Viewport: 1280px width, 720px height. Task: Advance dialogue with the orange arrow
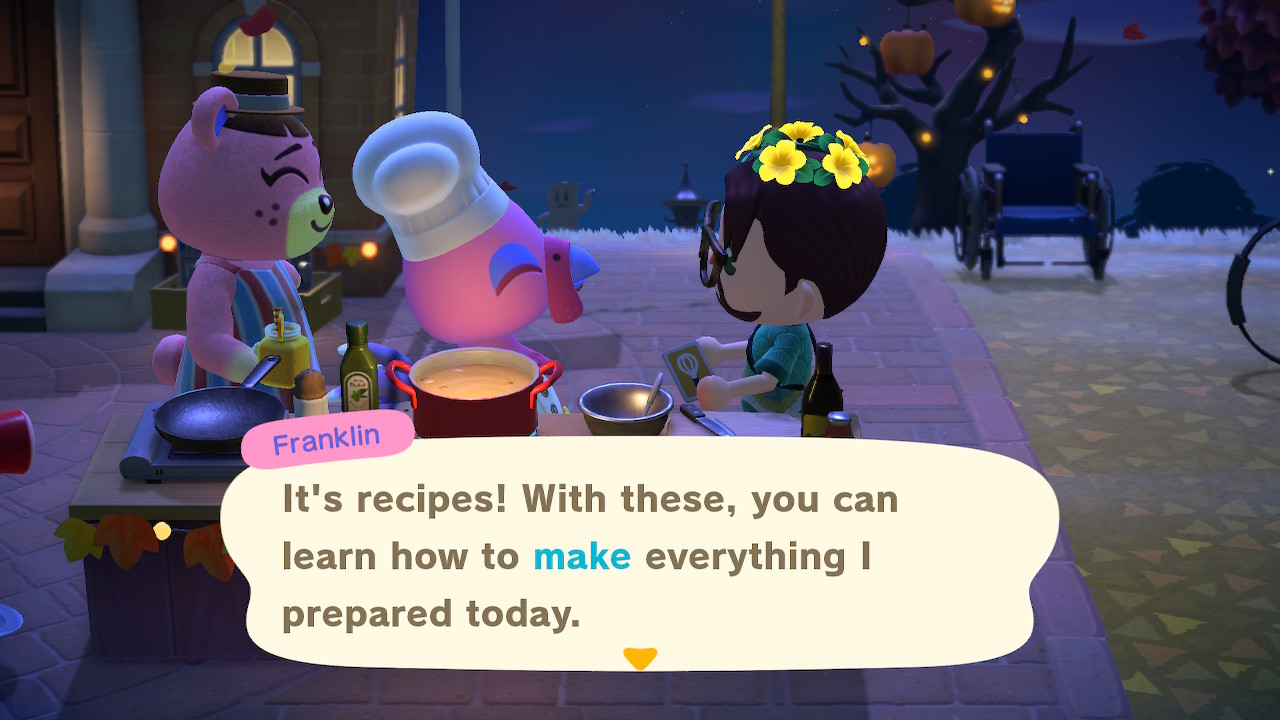click(x=639, y=658)
